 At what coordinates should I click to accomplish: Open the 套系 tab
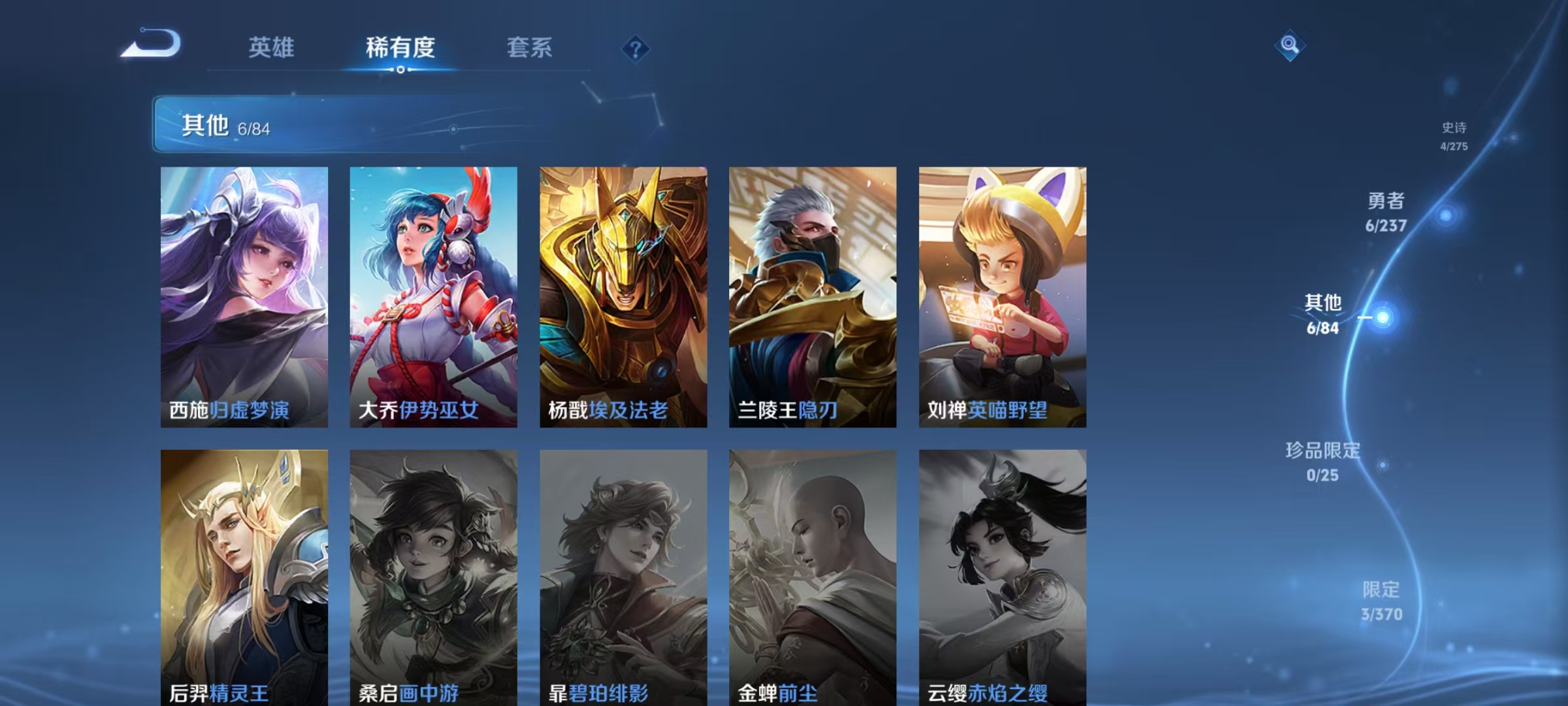[x=530, y=47]
